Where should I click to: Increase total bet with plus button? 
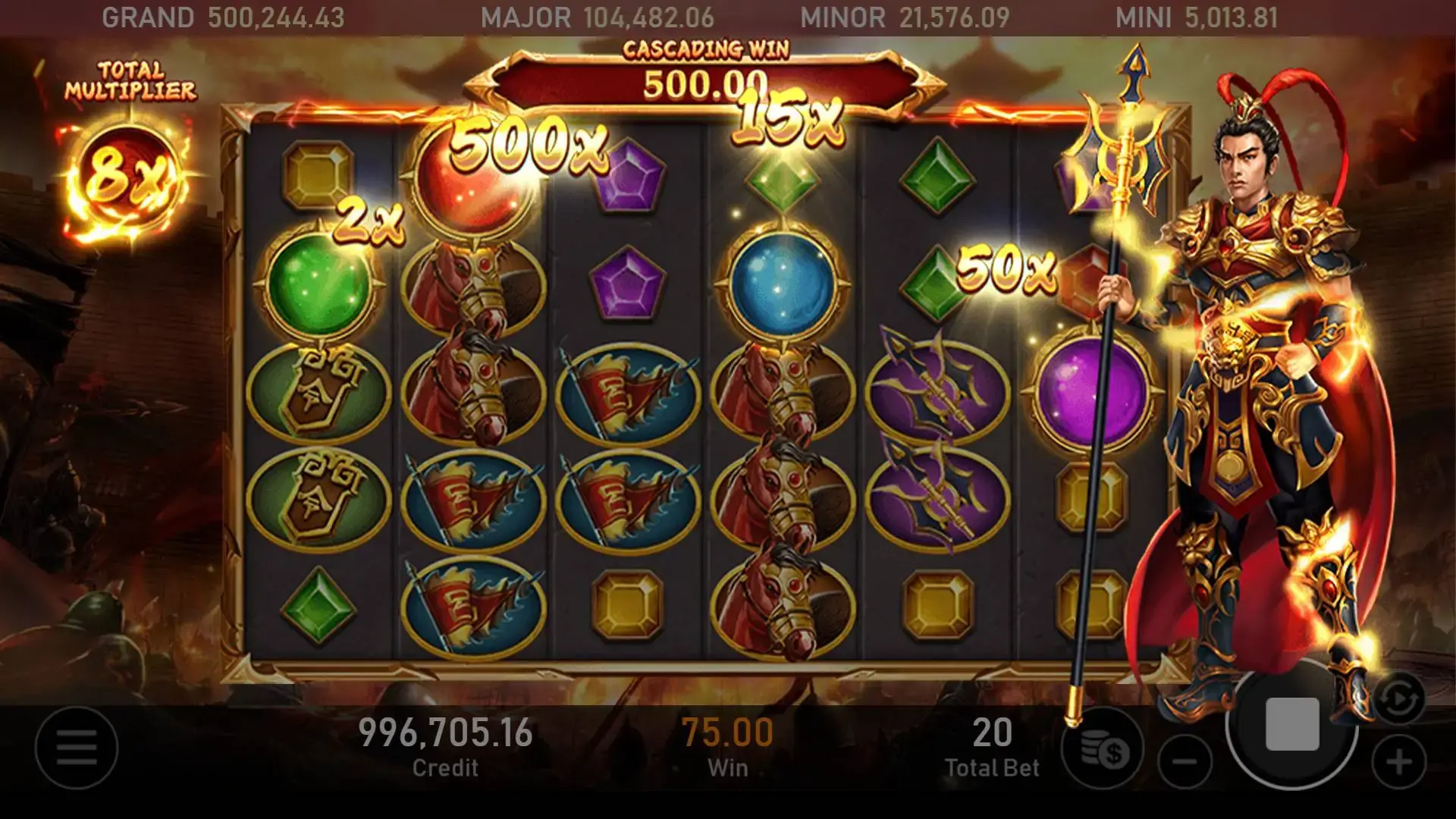point(1399,761)
